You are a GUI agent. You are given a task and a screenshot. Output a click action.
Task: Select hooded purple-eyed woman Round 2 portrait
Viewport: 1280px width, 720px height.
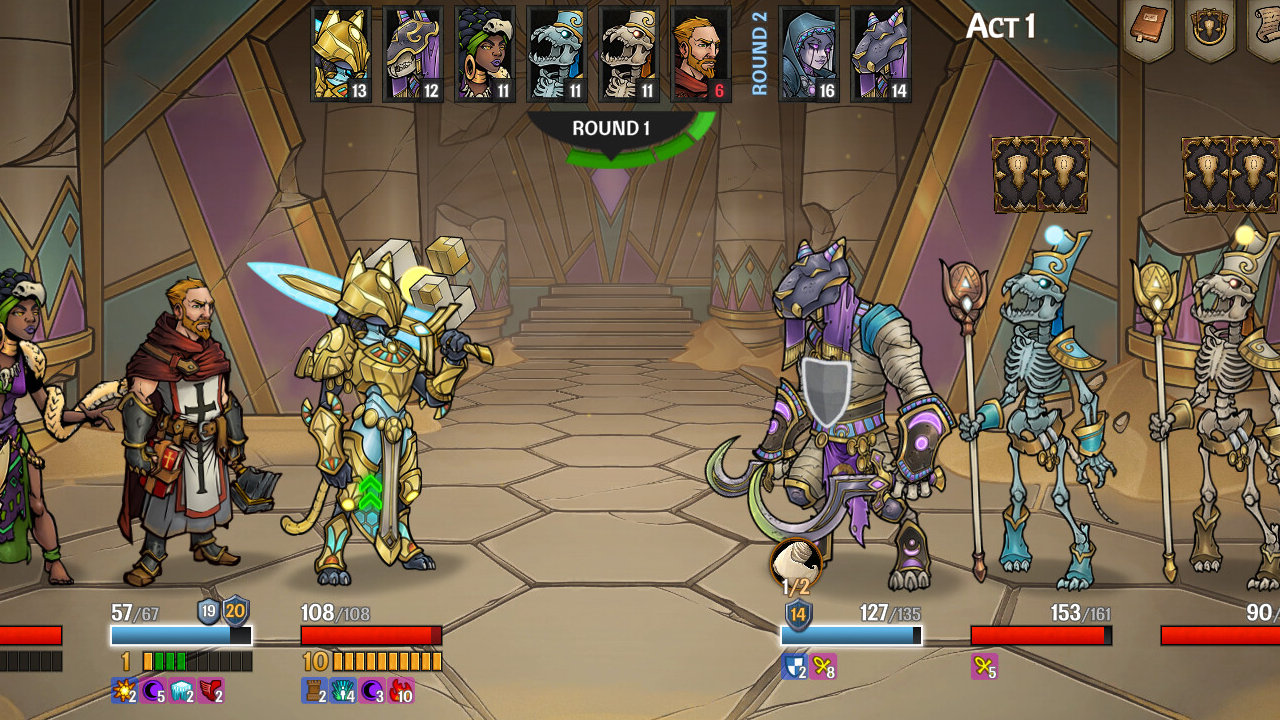click(808, 53)
